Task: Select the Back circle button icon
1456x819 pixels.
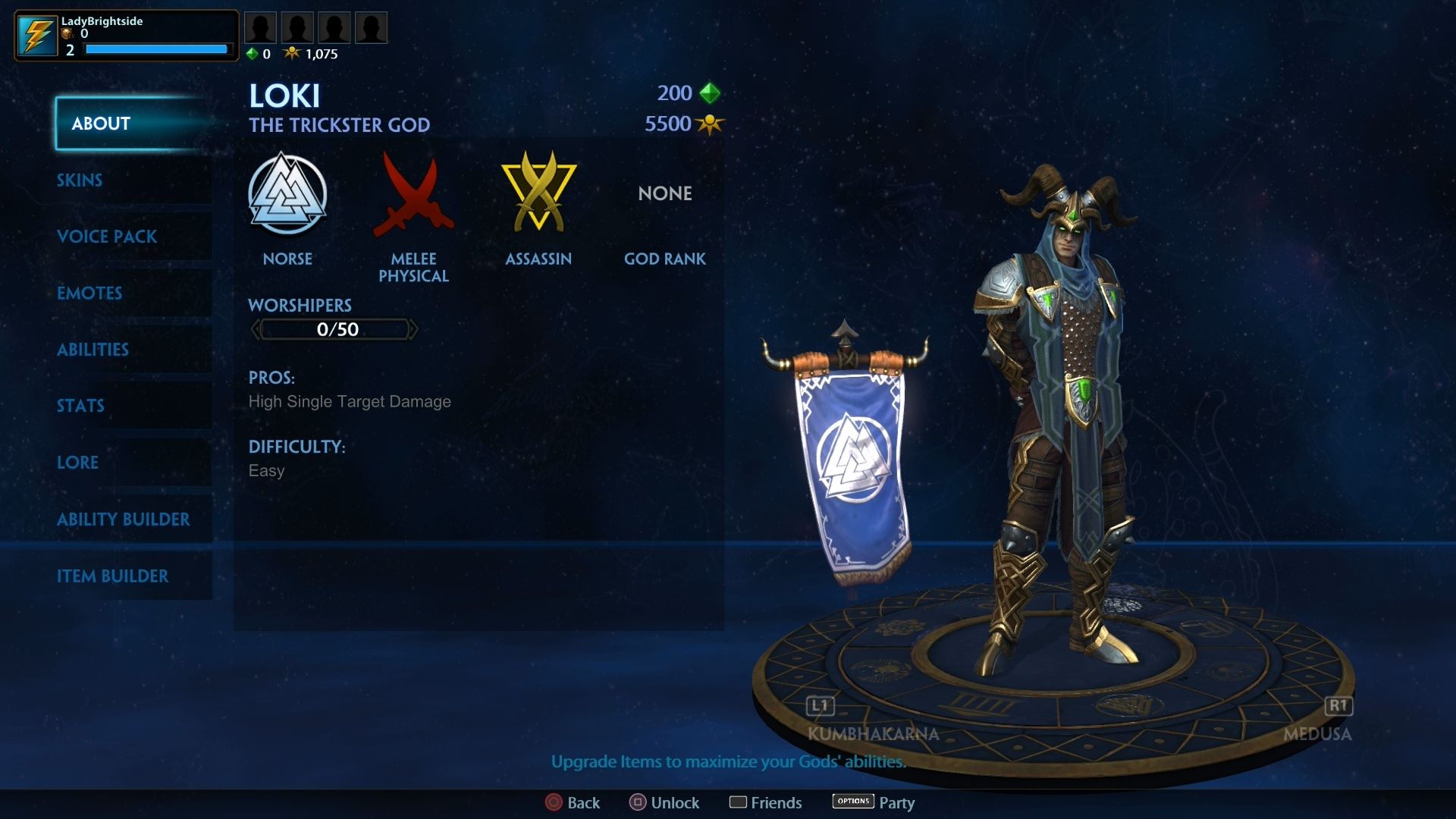Action: 553,802
